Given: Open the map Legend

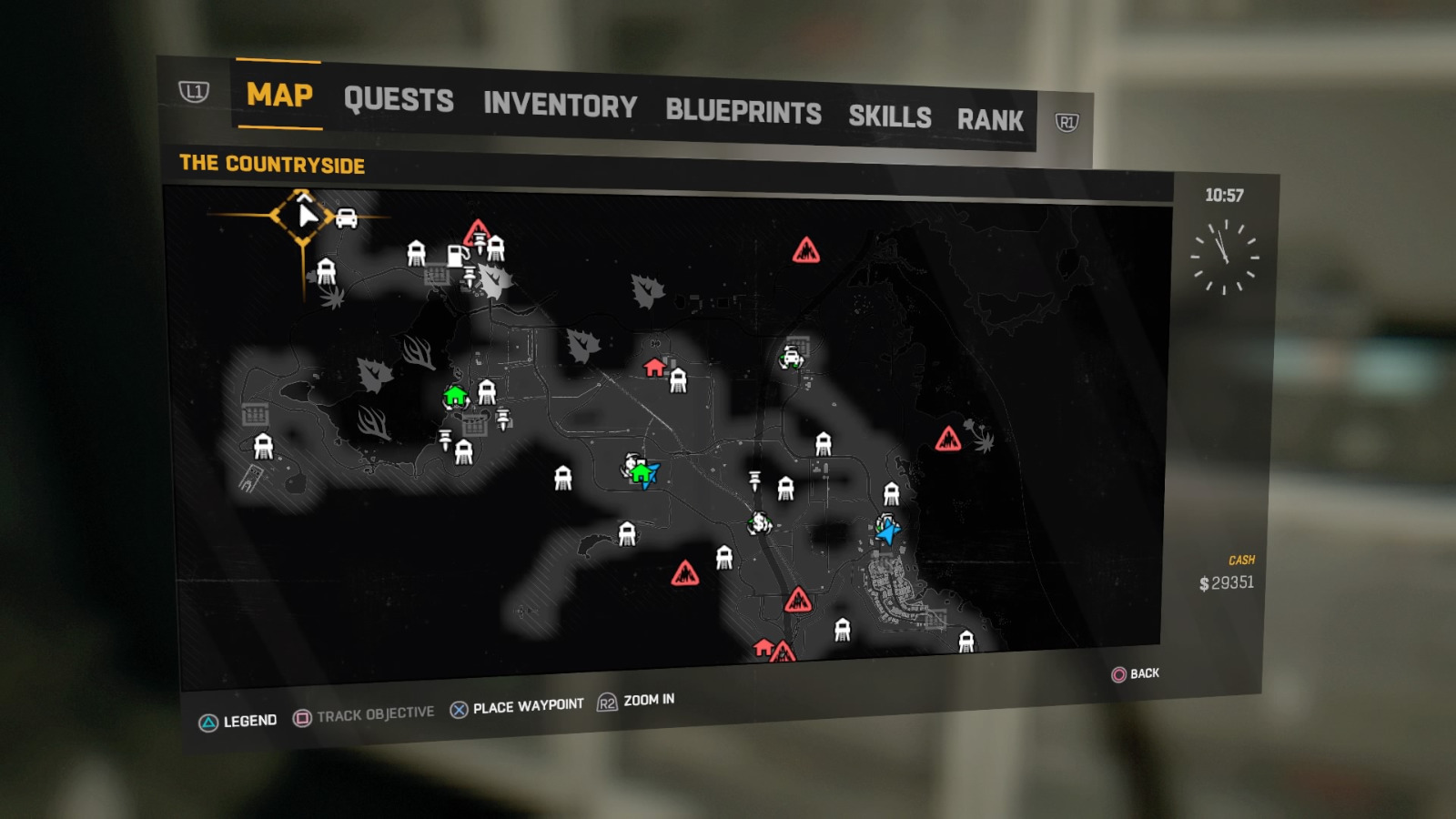Looking at the screenshot, I should point(238,719).
